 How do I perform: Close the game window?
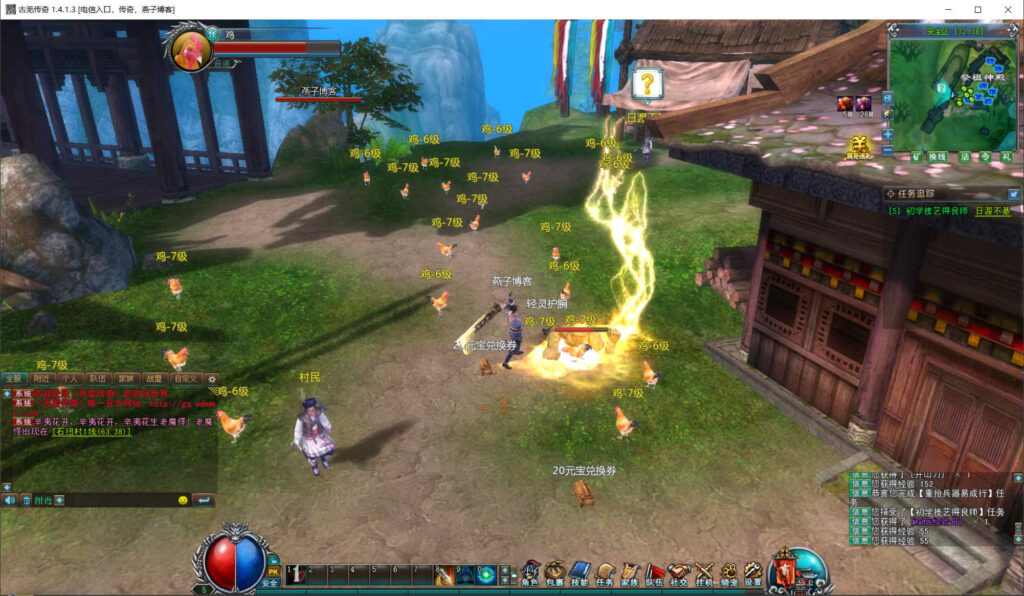pyautogui.click(x=1005, y=9)
